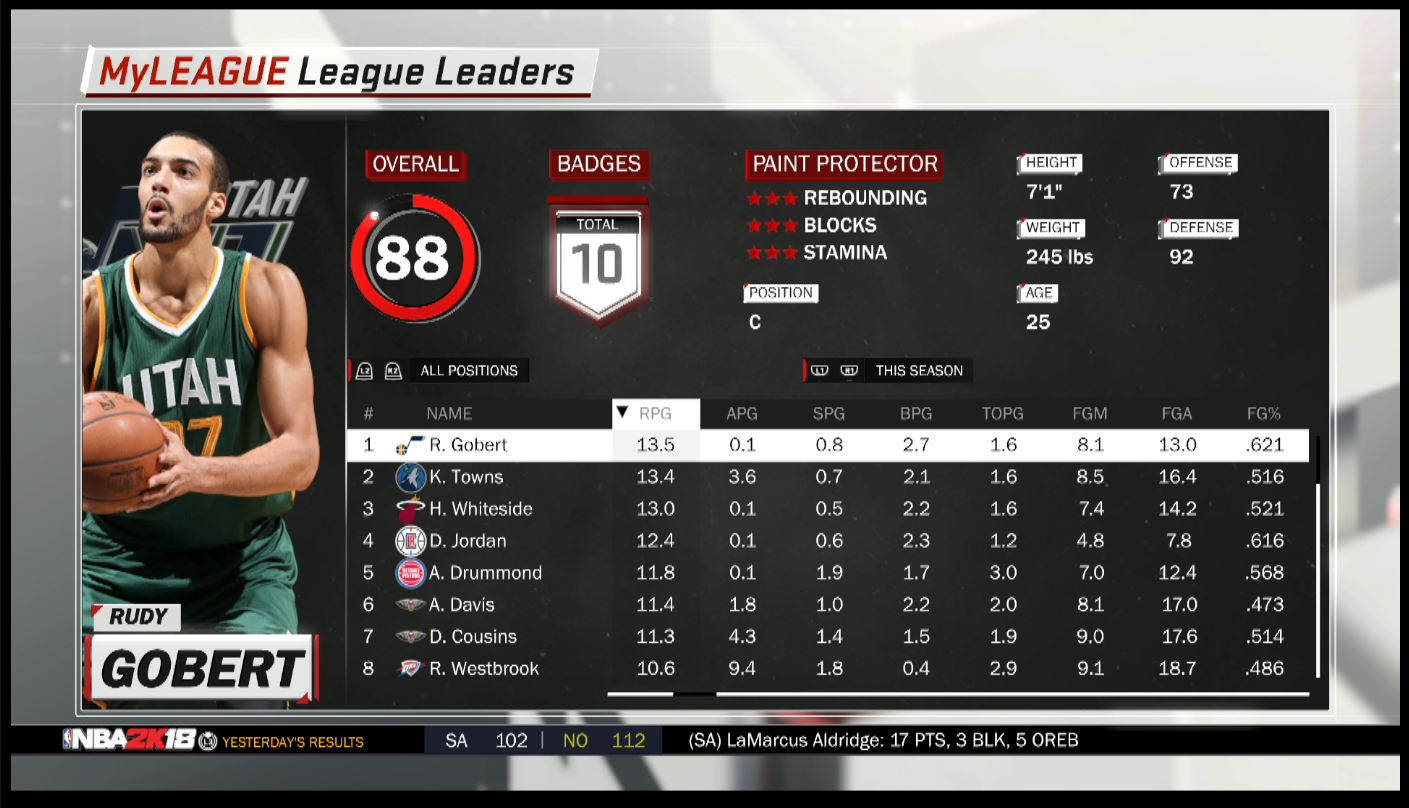This screenshot has width=1409, height=808.
Task: Select R. Gobert's leaderboard row
Action: pyautogui.click(x=468, y=445)
